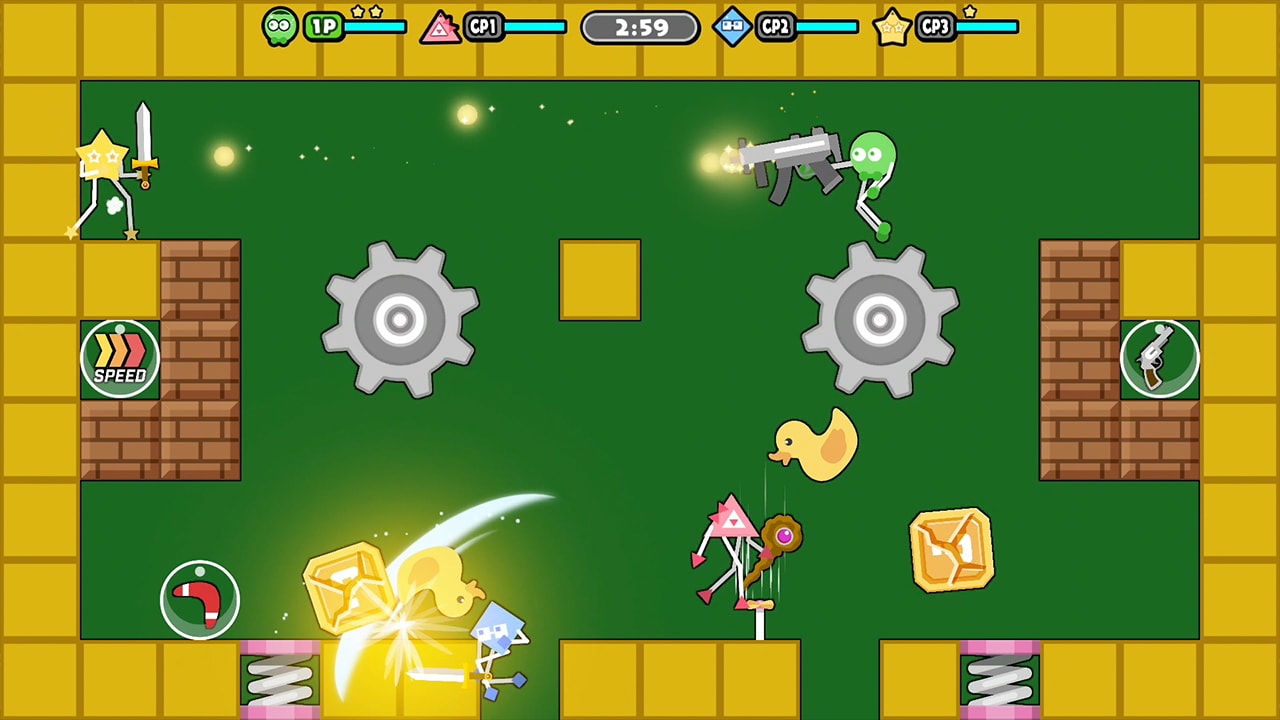This screenshot has height=720, width=1280.
Task: Click the golden crate on the right
Action: click(x=951, y=549)
